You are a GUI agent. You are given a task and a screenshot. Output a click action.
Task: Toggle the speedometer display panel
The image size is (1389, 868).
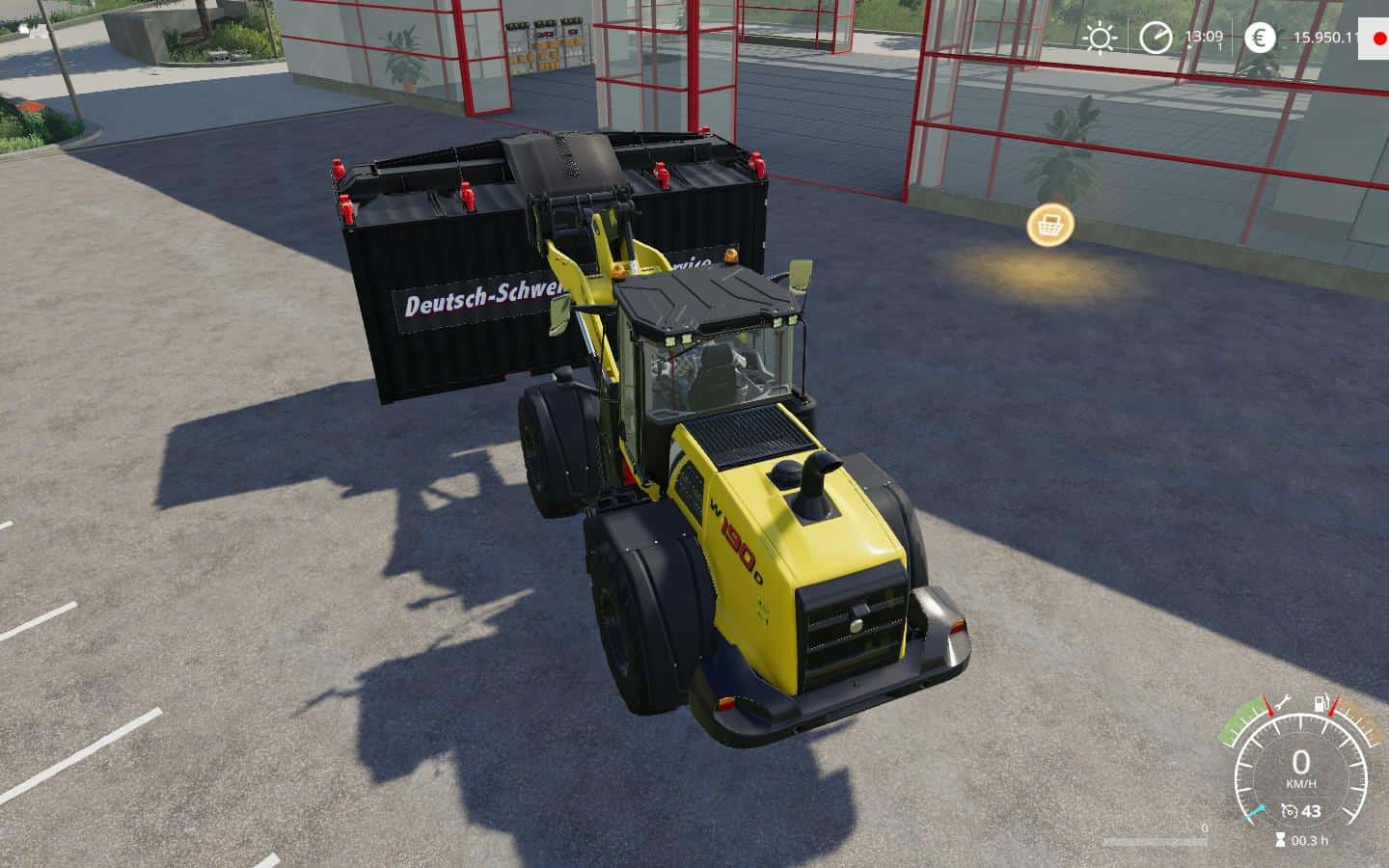point(1300,772)
